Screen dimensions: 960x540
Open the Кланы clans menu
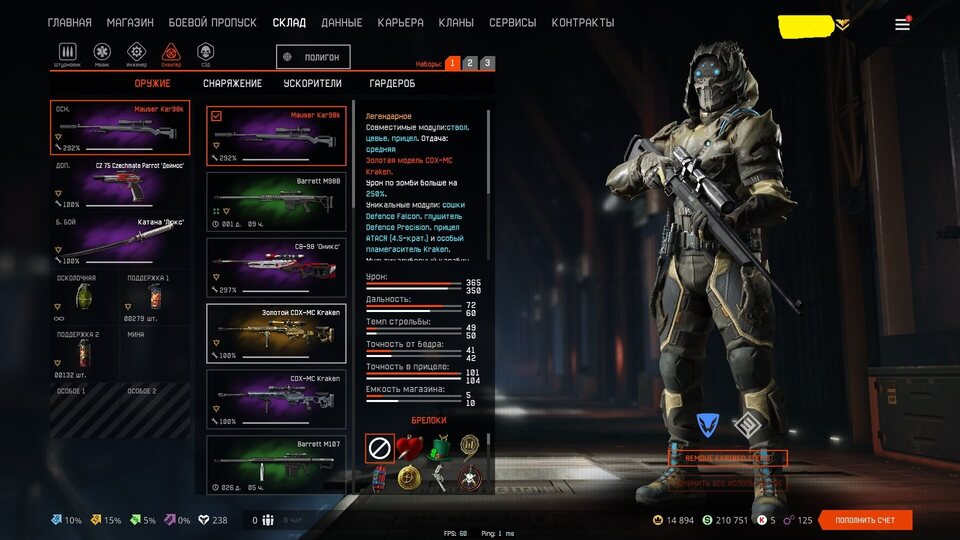click(x=456, y=23)
